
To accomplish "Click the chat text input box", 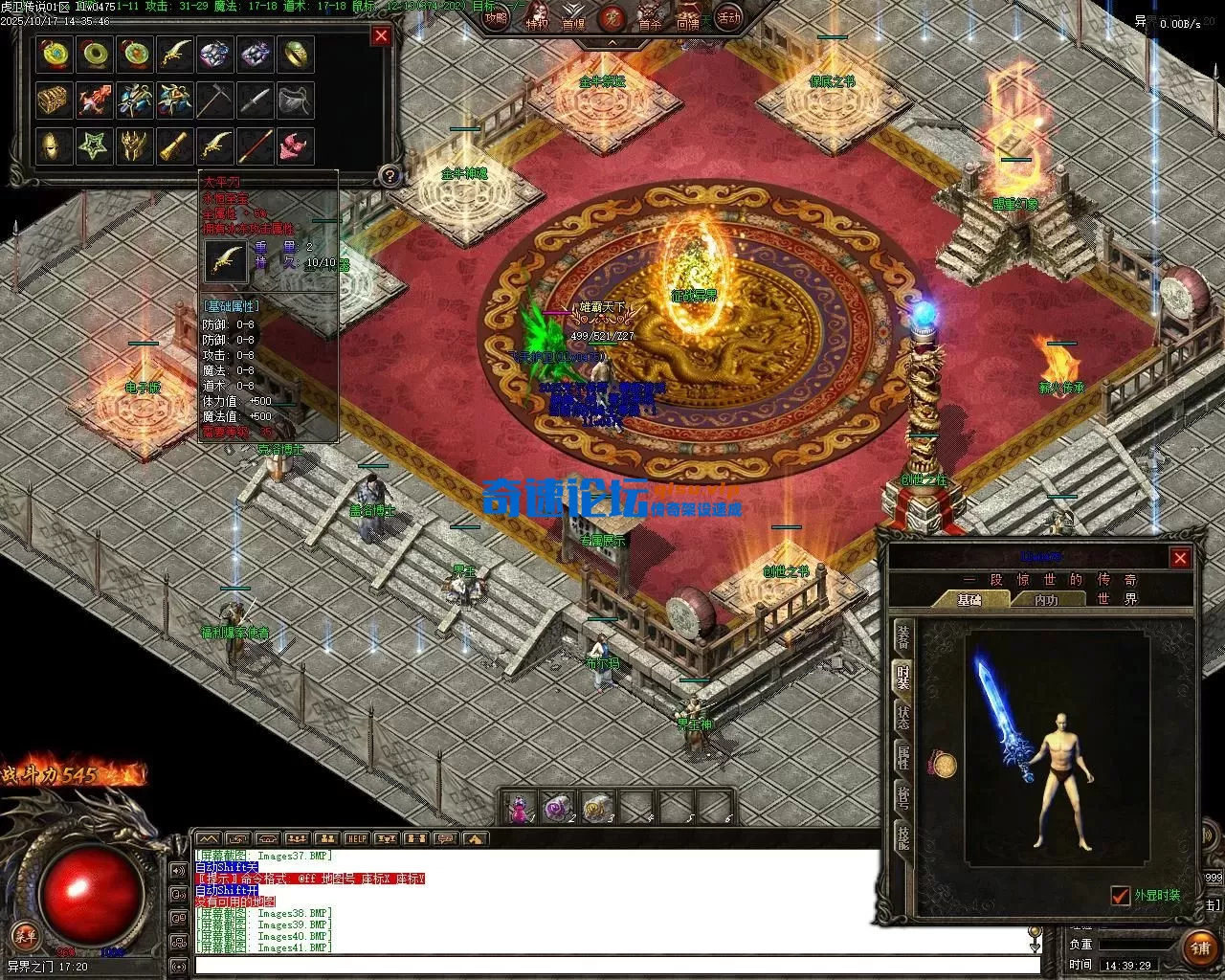I will [612, 966].
